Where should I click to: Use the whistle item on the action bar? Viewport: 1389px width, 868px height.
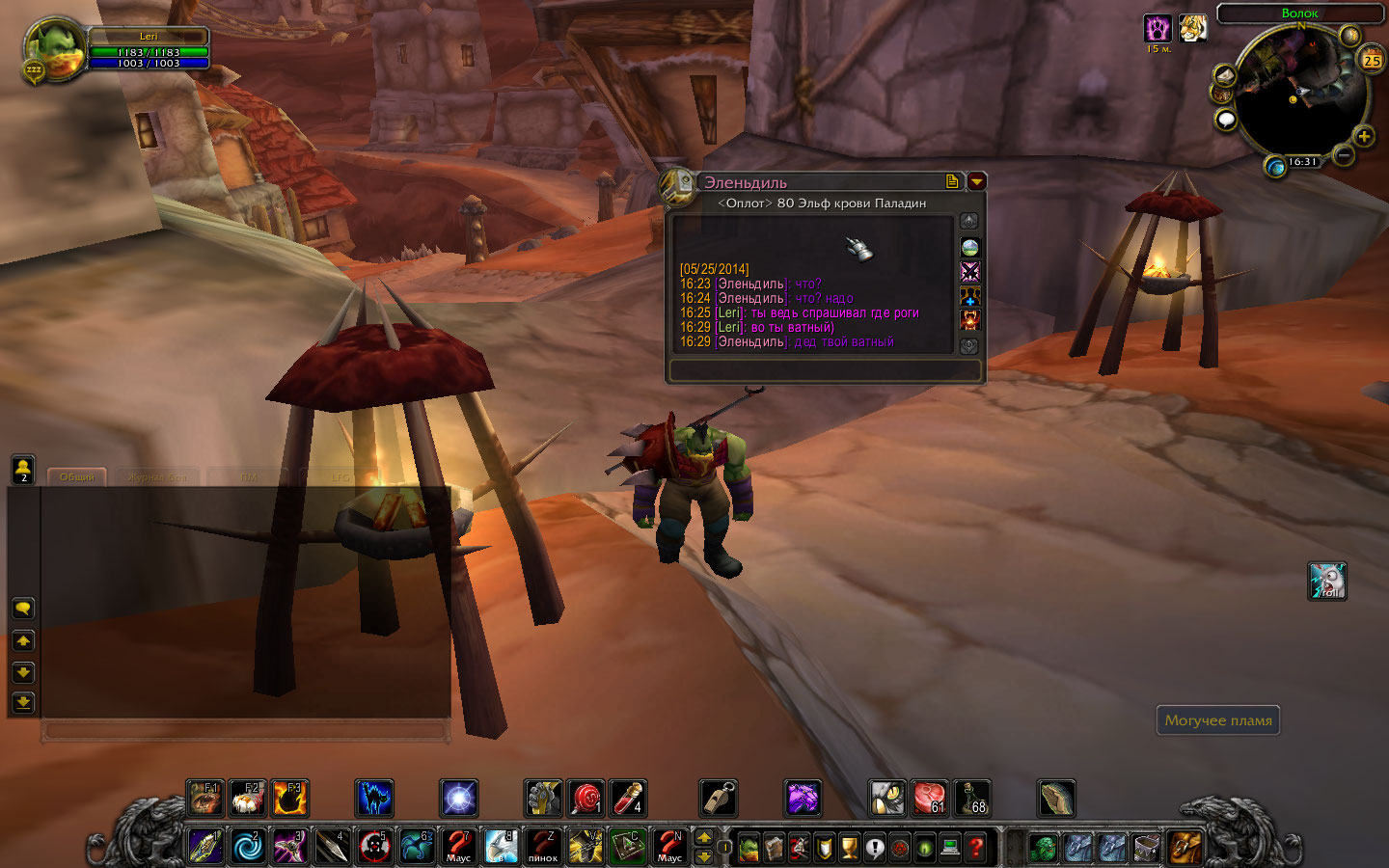click(719, 798)
